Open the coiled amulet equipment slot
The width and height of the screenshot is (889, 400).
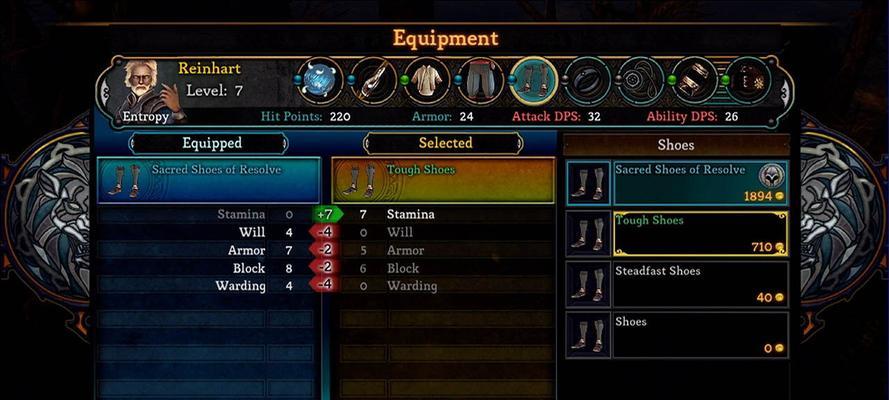tap(640, 80)
